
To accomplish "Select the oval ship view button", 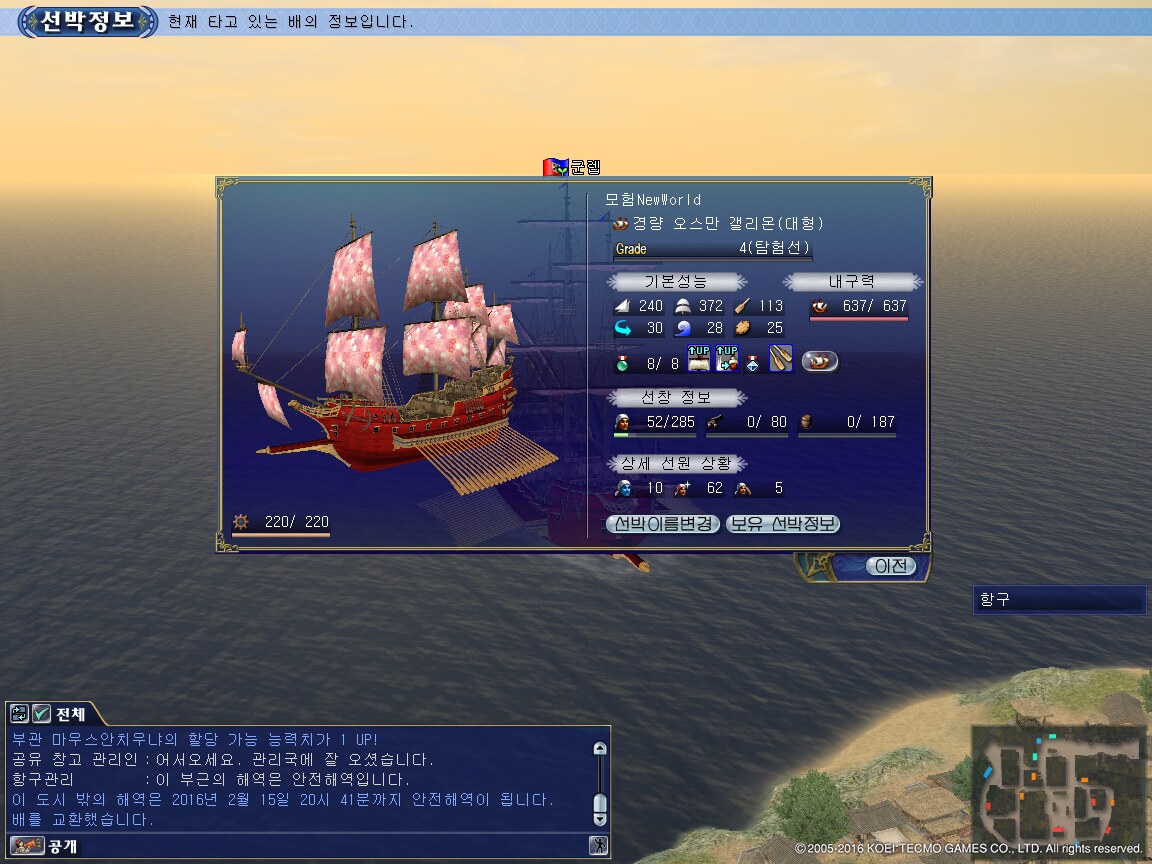I will click(x=820, y=361).
